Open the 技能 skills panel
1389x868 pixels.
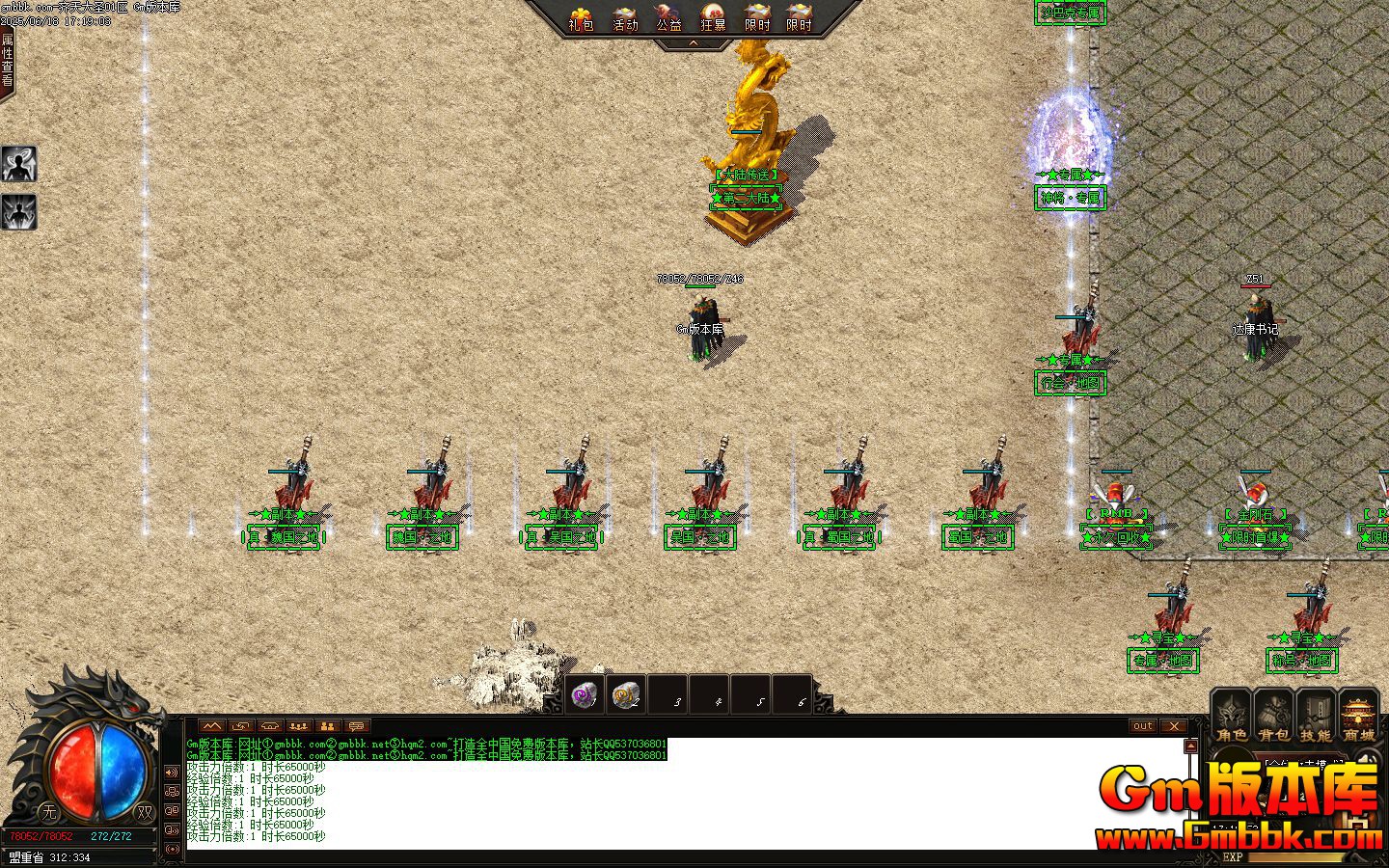click(1316, 717)
